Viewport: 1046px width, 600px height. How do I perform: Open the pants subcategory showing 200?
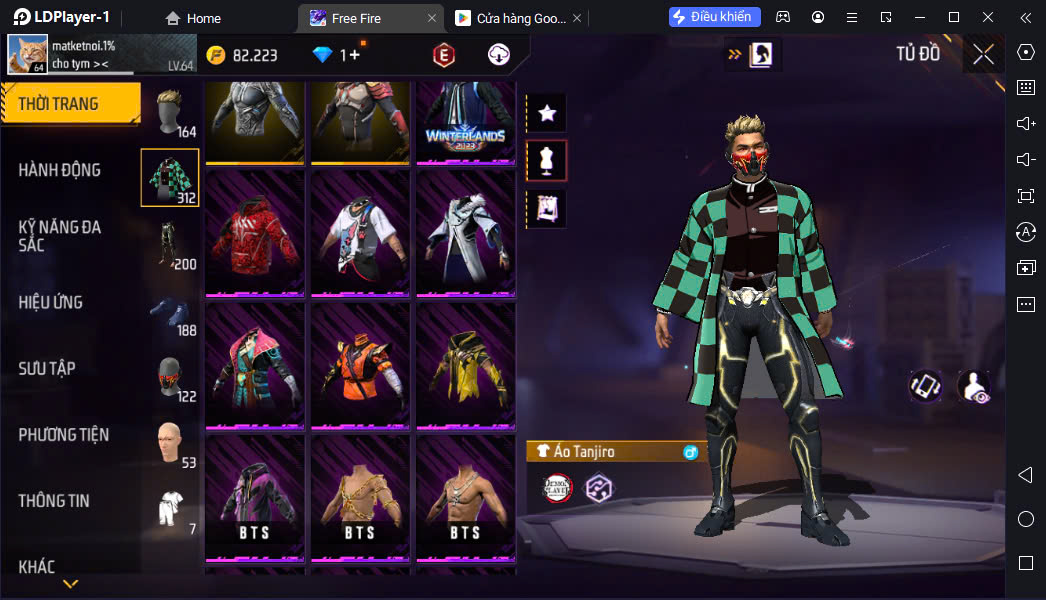pyautogui.click(x=170, y=245)
